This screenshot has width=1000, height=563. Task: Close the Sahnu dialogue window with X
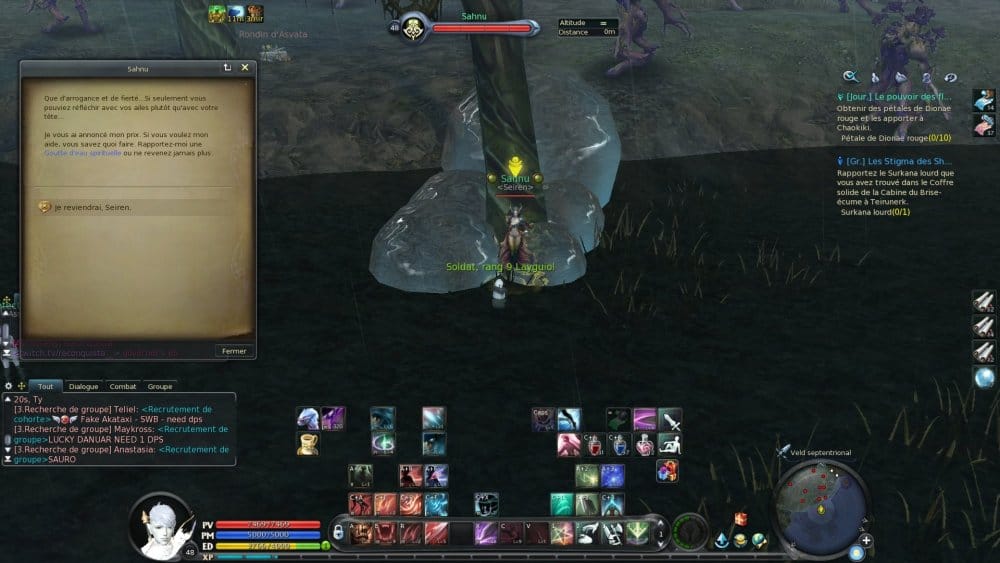[245, 68]
